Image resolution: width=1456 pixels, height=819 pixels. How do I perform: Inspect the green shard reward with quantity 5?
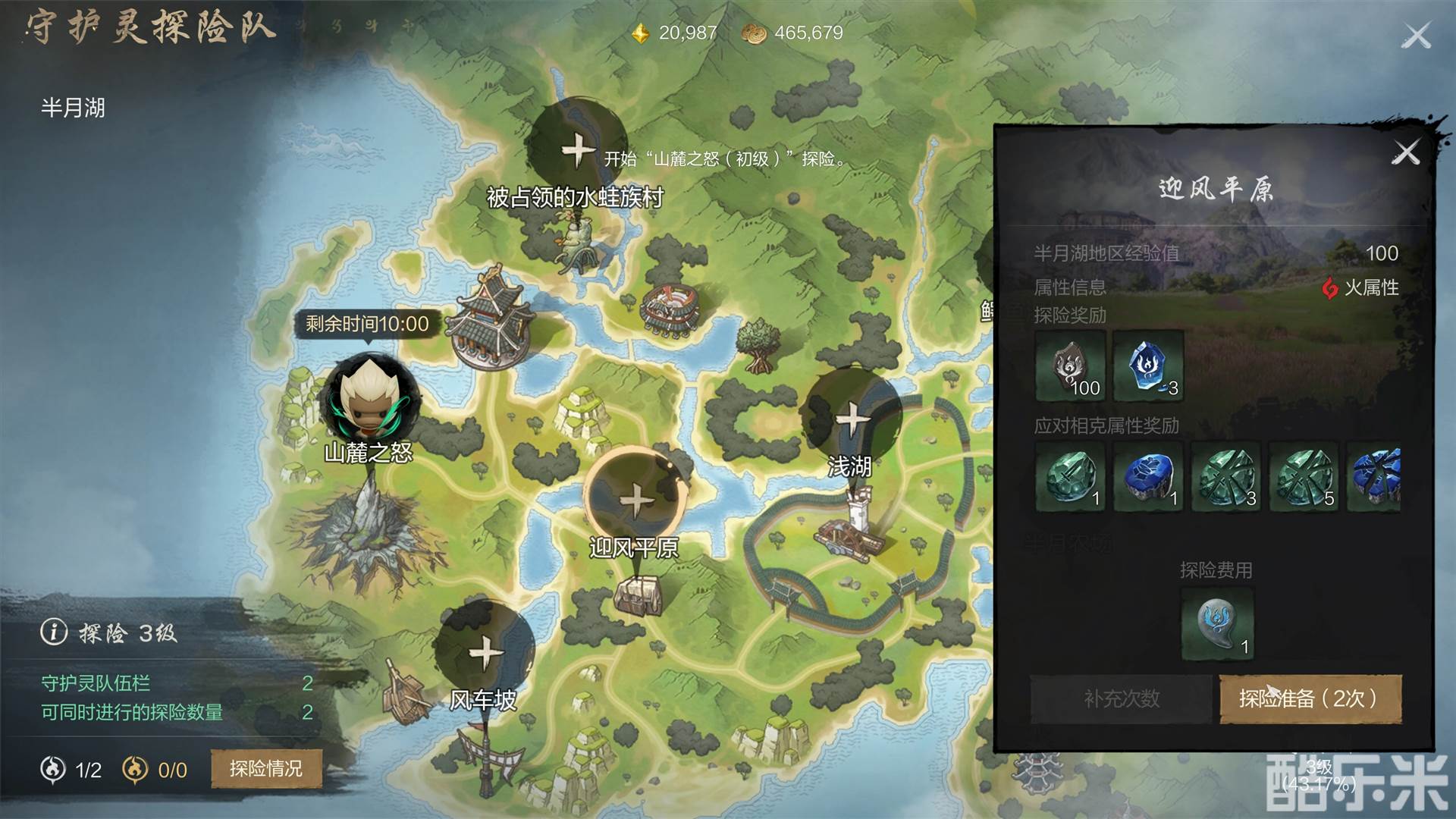coord(1304,477)
